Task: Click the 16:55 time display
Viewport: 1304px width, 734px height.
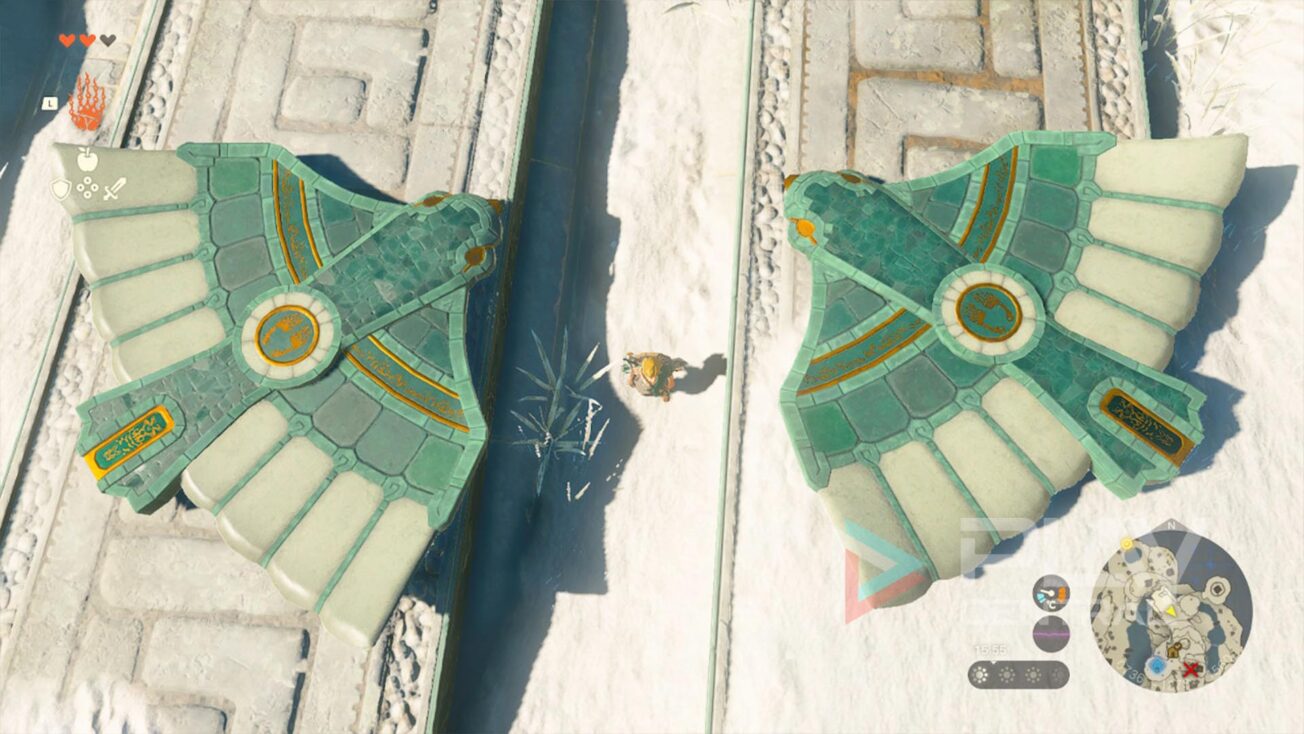Action: coord(991,650)
